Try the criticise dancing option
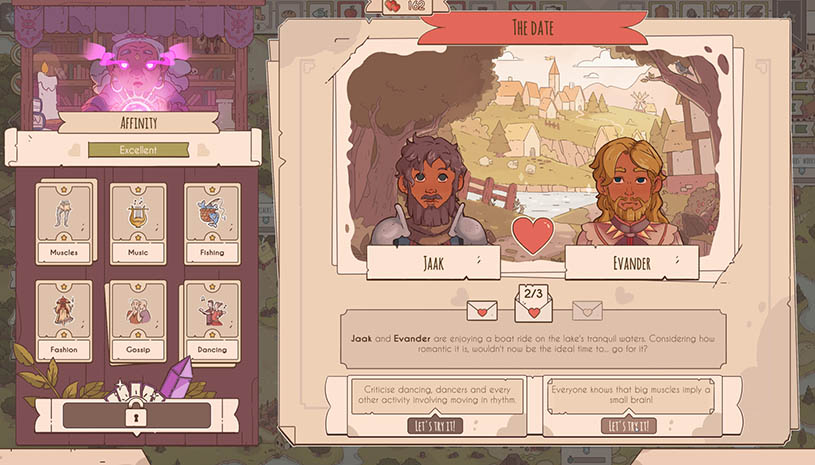This screenshot has width=815, height=465. [x=438, y=426]
